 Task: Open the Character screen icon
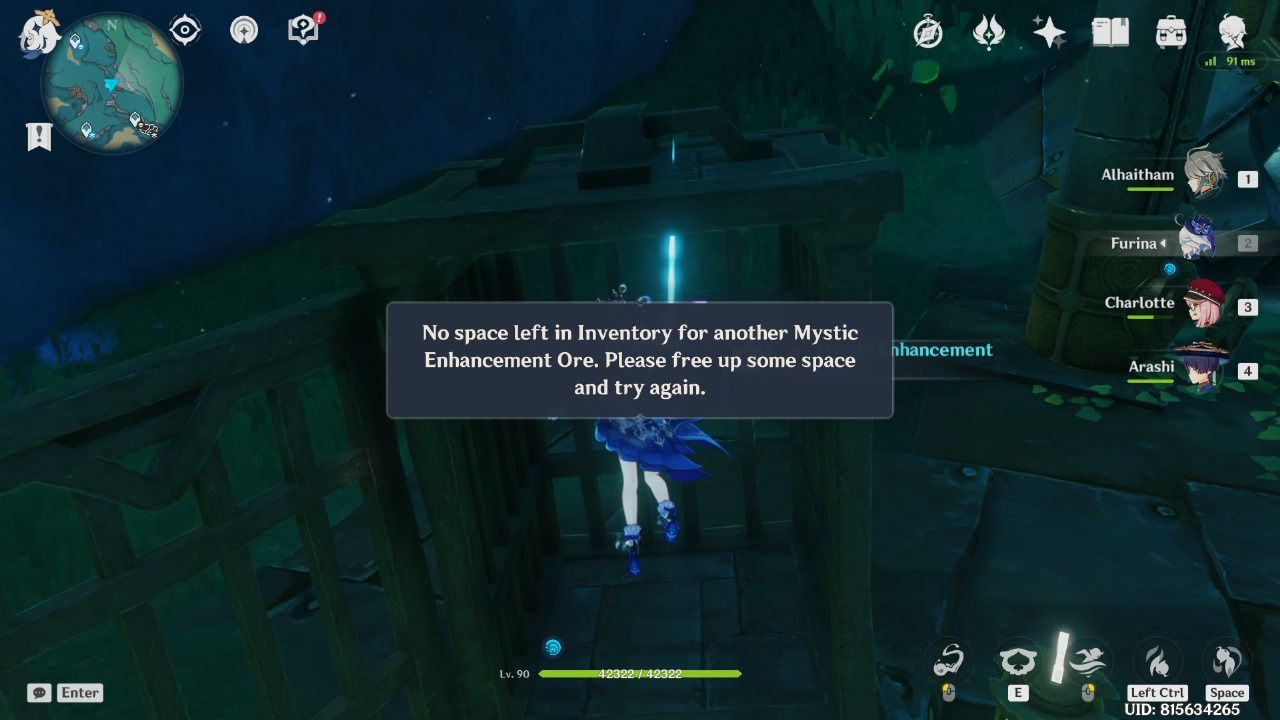click(1231, 30)
